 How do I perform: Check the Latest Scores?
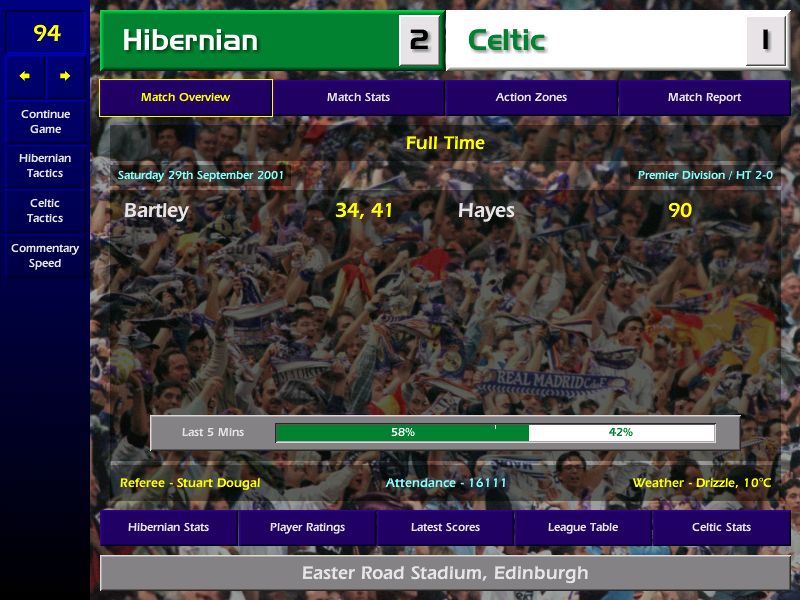(445, 528)
